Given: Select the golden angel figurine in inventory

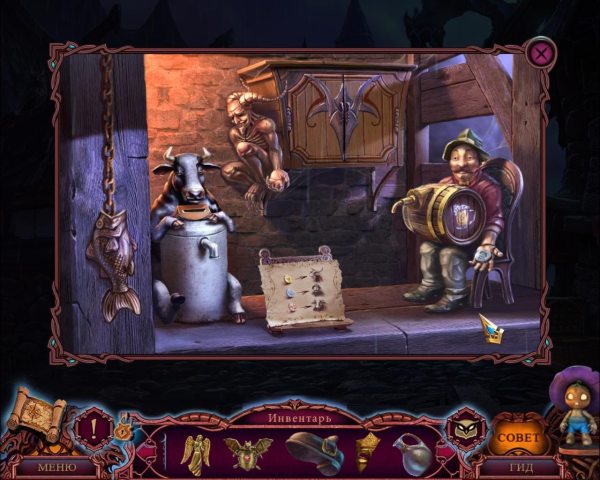Looking at the screenshot, I should [195, 453].
